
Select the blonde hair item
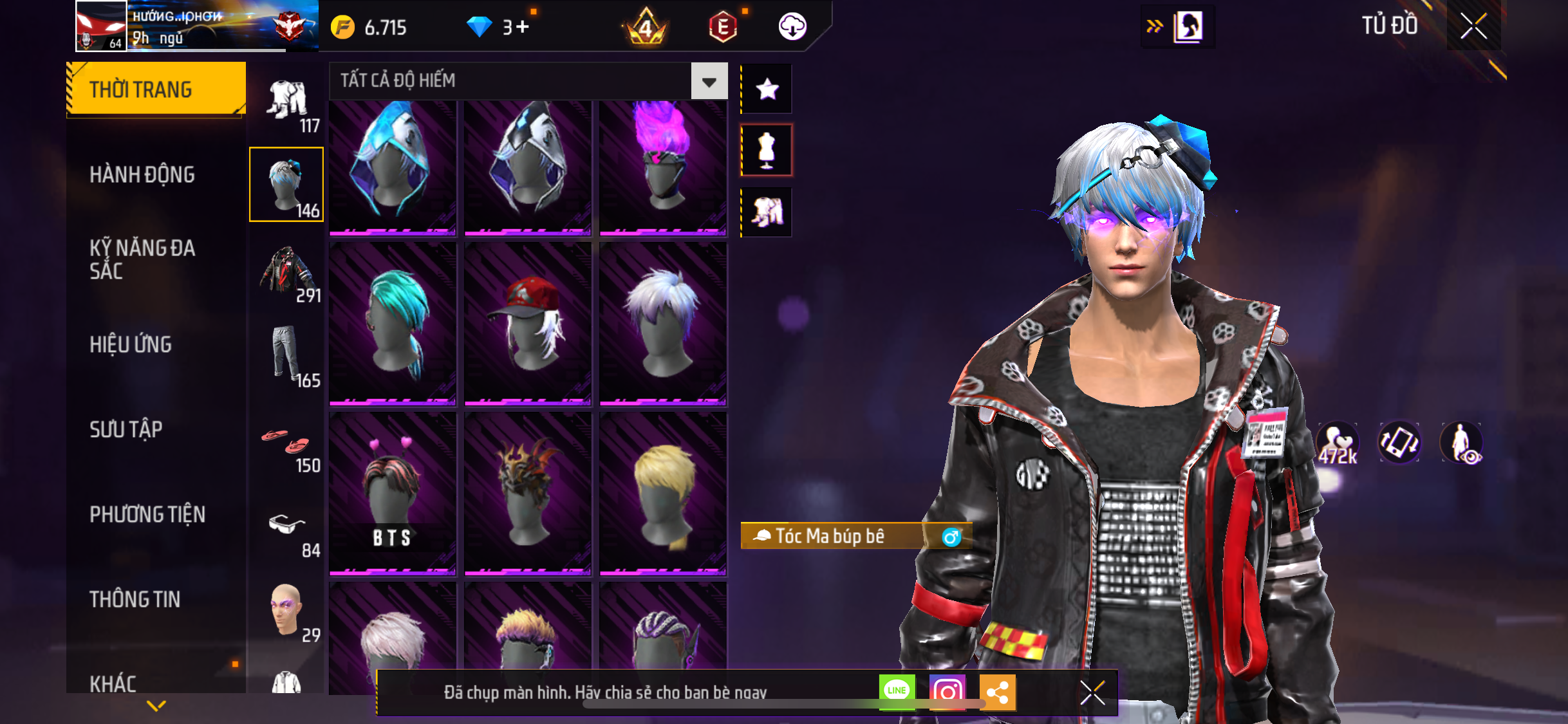pyautogui.click(x=663, y=492)
